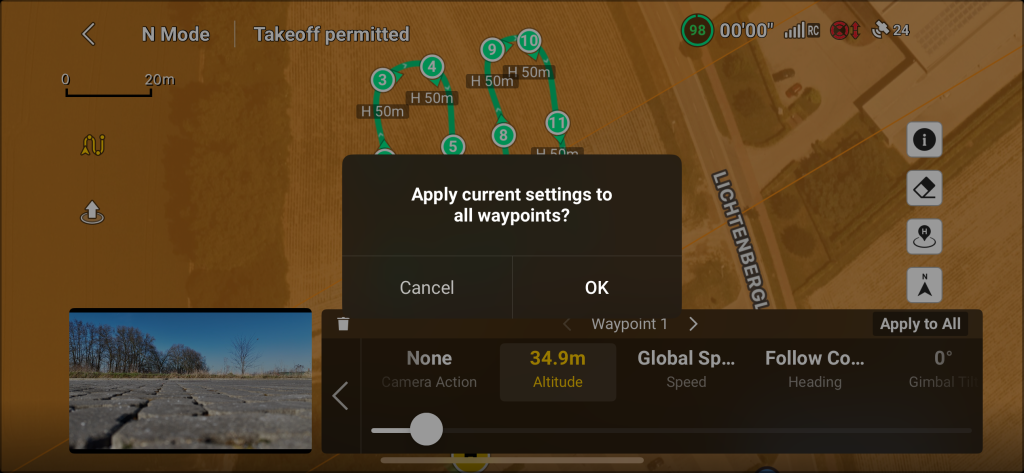Tap the waypoint route icon
Image resolution: width=1024 pixels, height=473 pixels.
pos(92,146)
